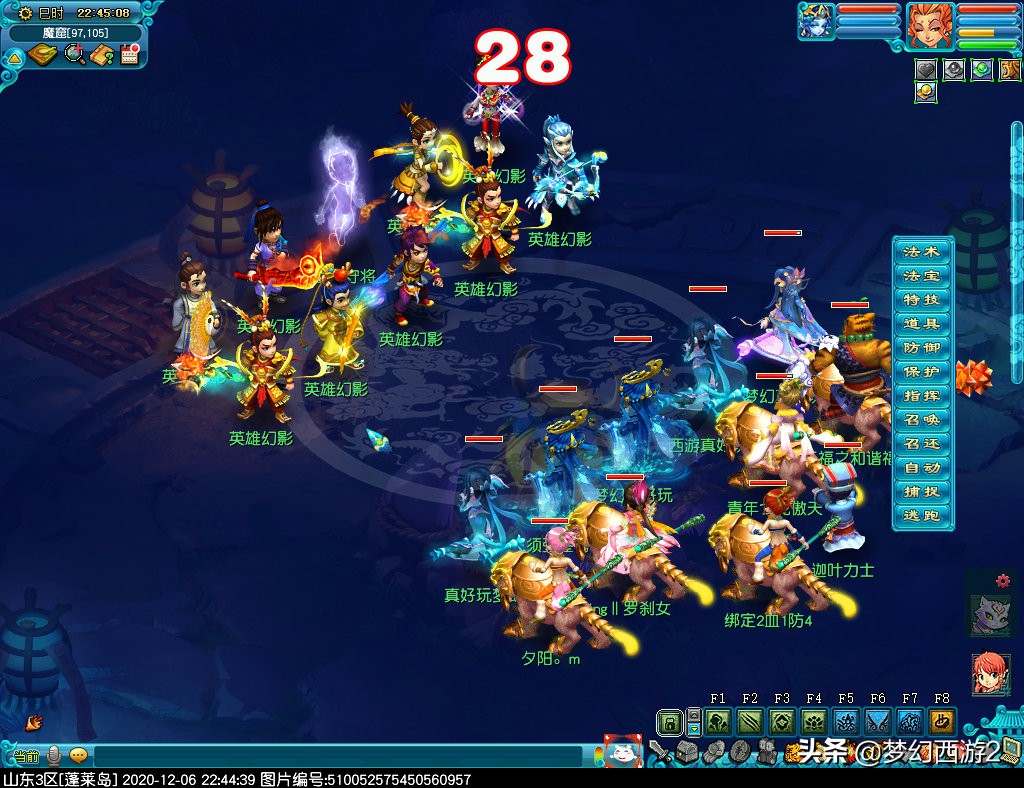Toggle the hotbar padlock button
Viewport: 1024px width, 788px height.
point(669,722)
